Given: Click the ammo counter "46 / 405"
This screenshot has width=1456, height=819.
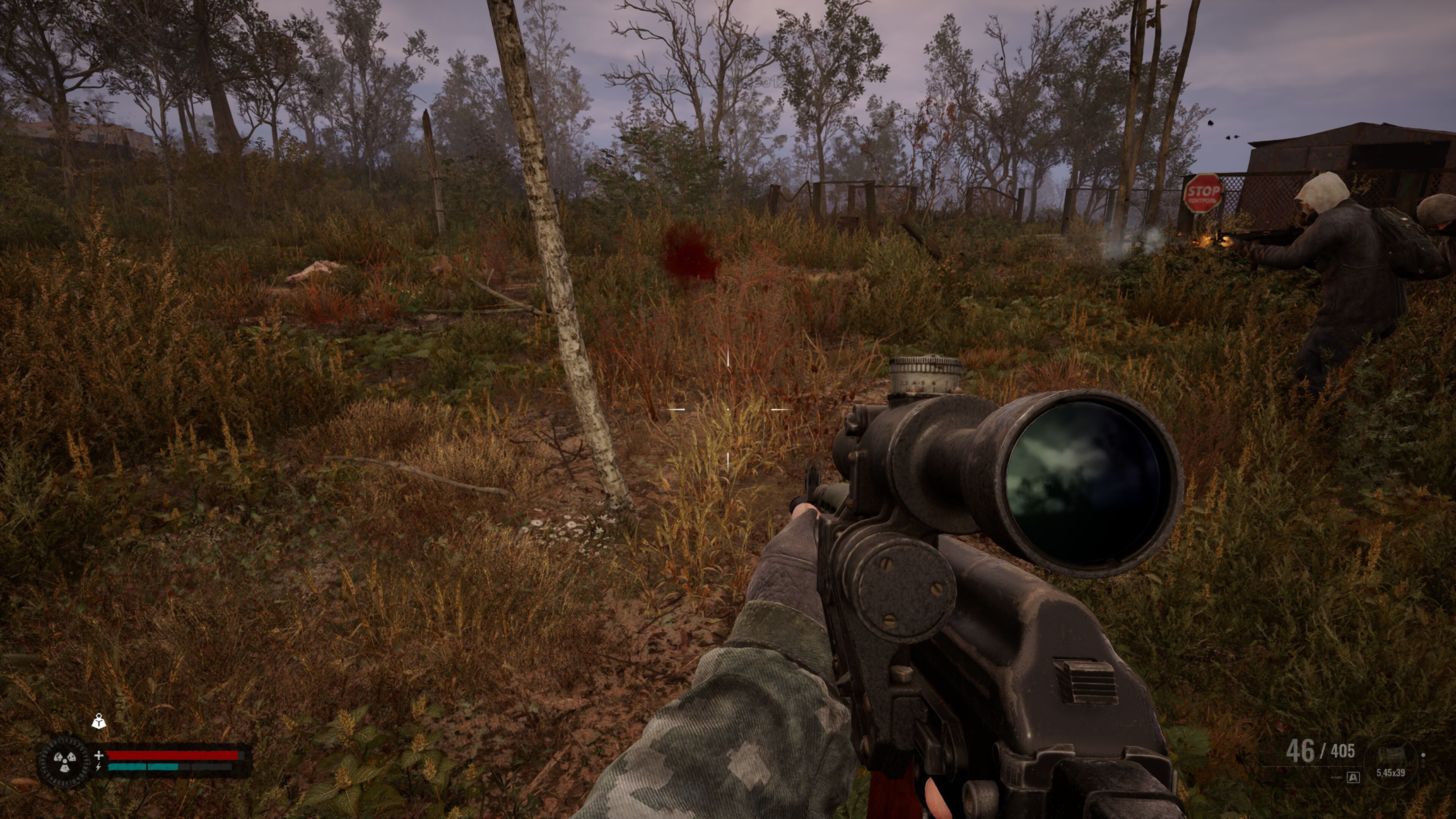Looking at the screenshot, I should (1322, 751).
